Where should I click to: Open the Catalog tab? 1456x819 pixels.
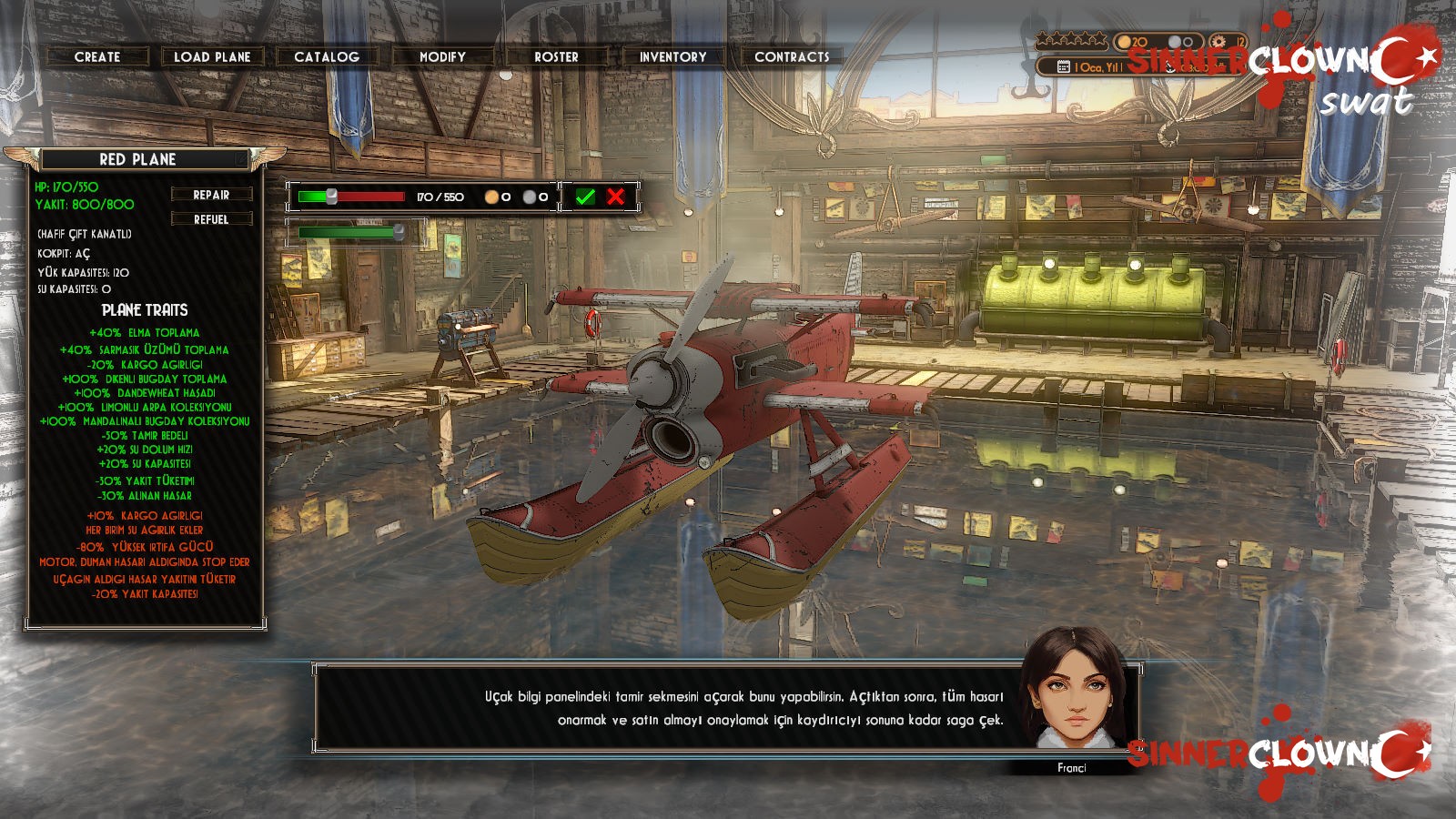tap(327, 56)
